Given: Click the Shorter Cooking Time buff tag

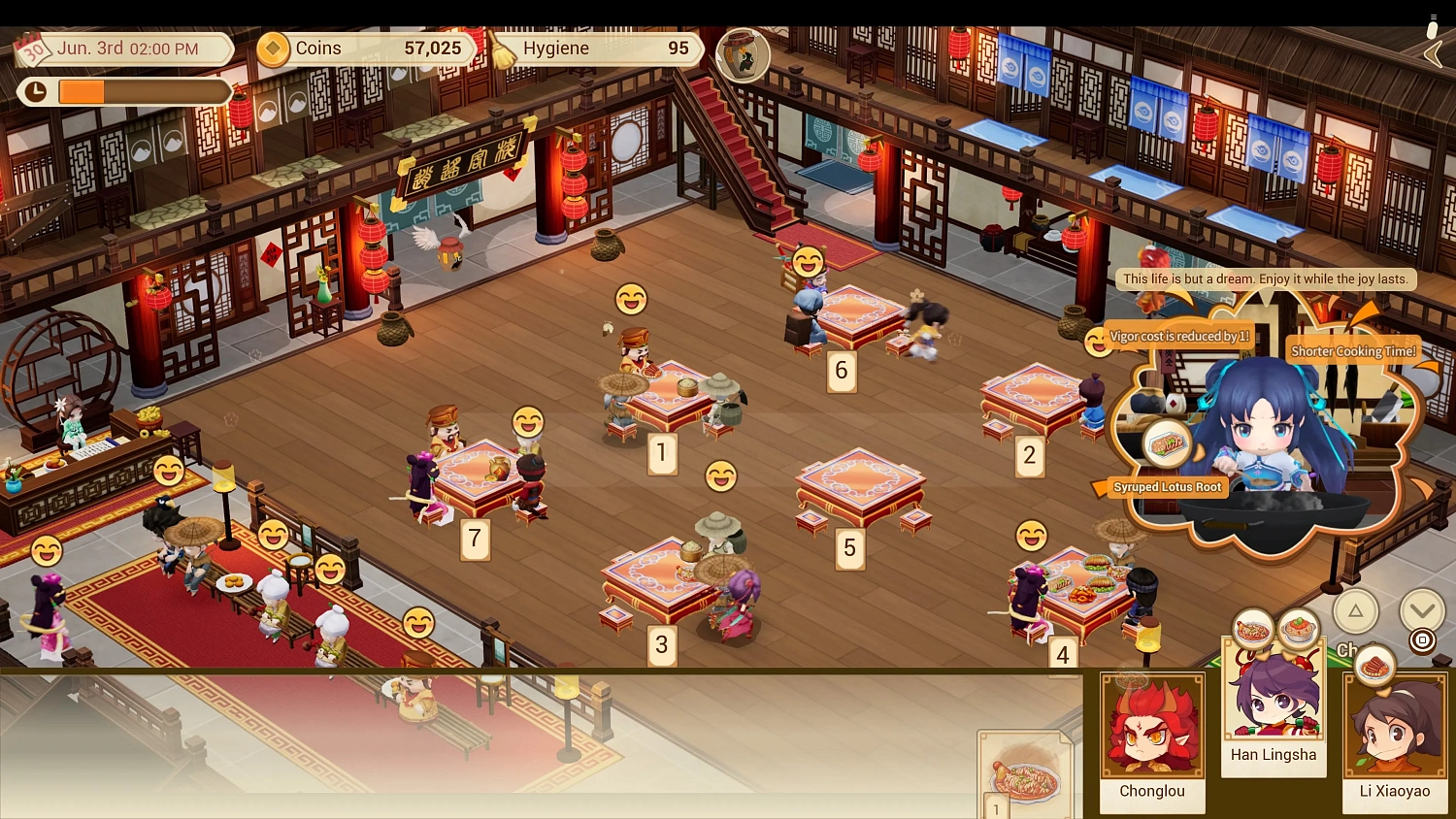Looking at the screenshot, I should [x=1353, y=351].
